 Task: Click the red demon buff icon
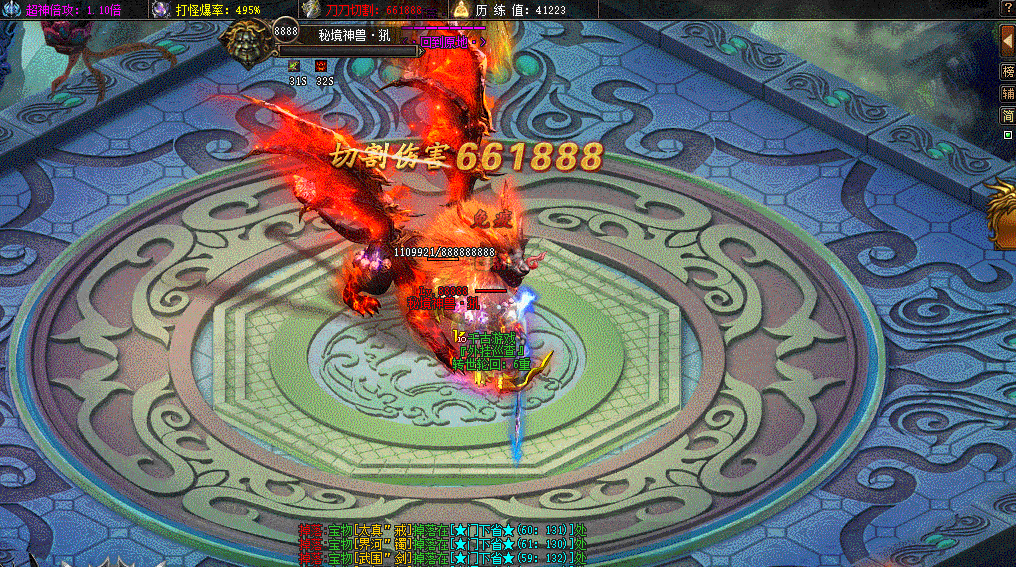click(x=322, y=66)
